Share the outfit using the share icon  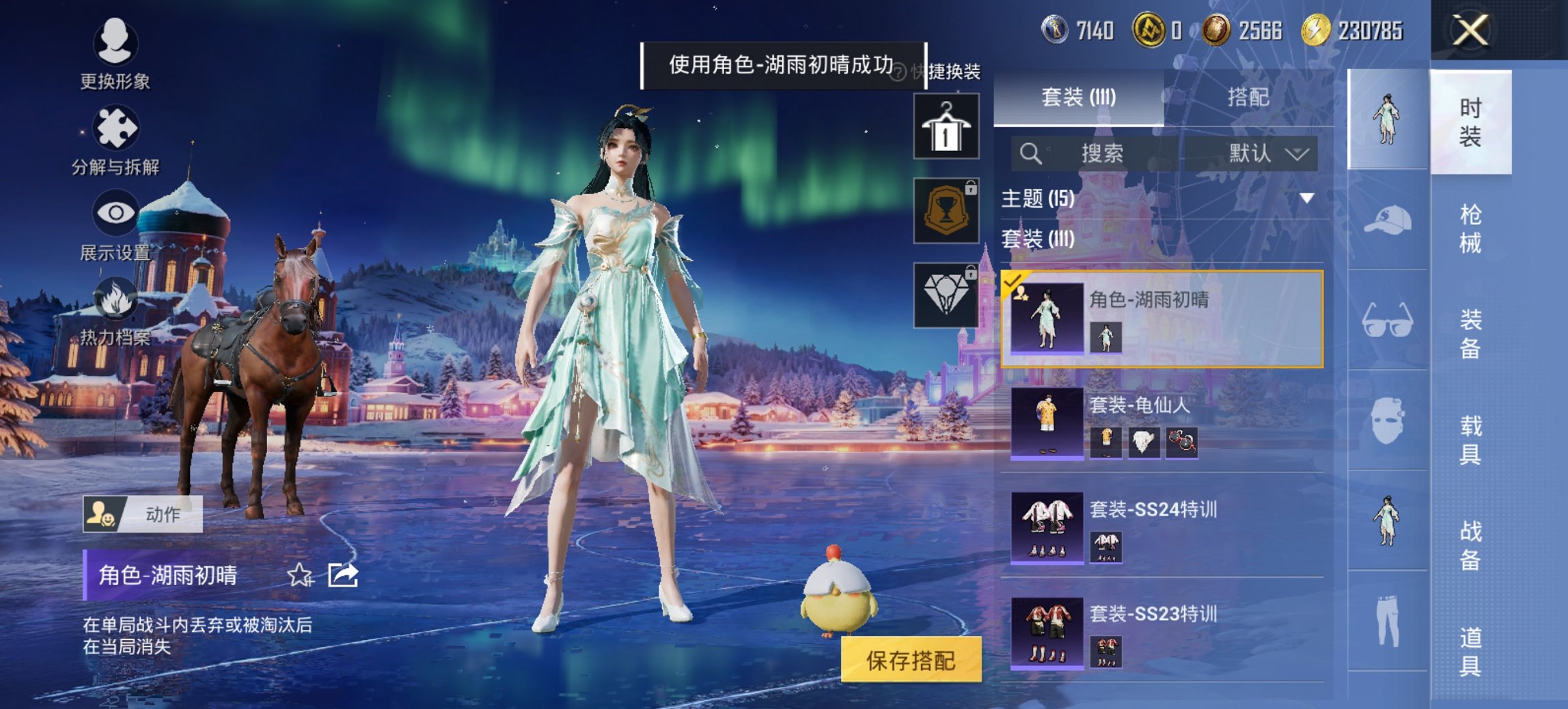[x=342, y=576]
